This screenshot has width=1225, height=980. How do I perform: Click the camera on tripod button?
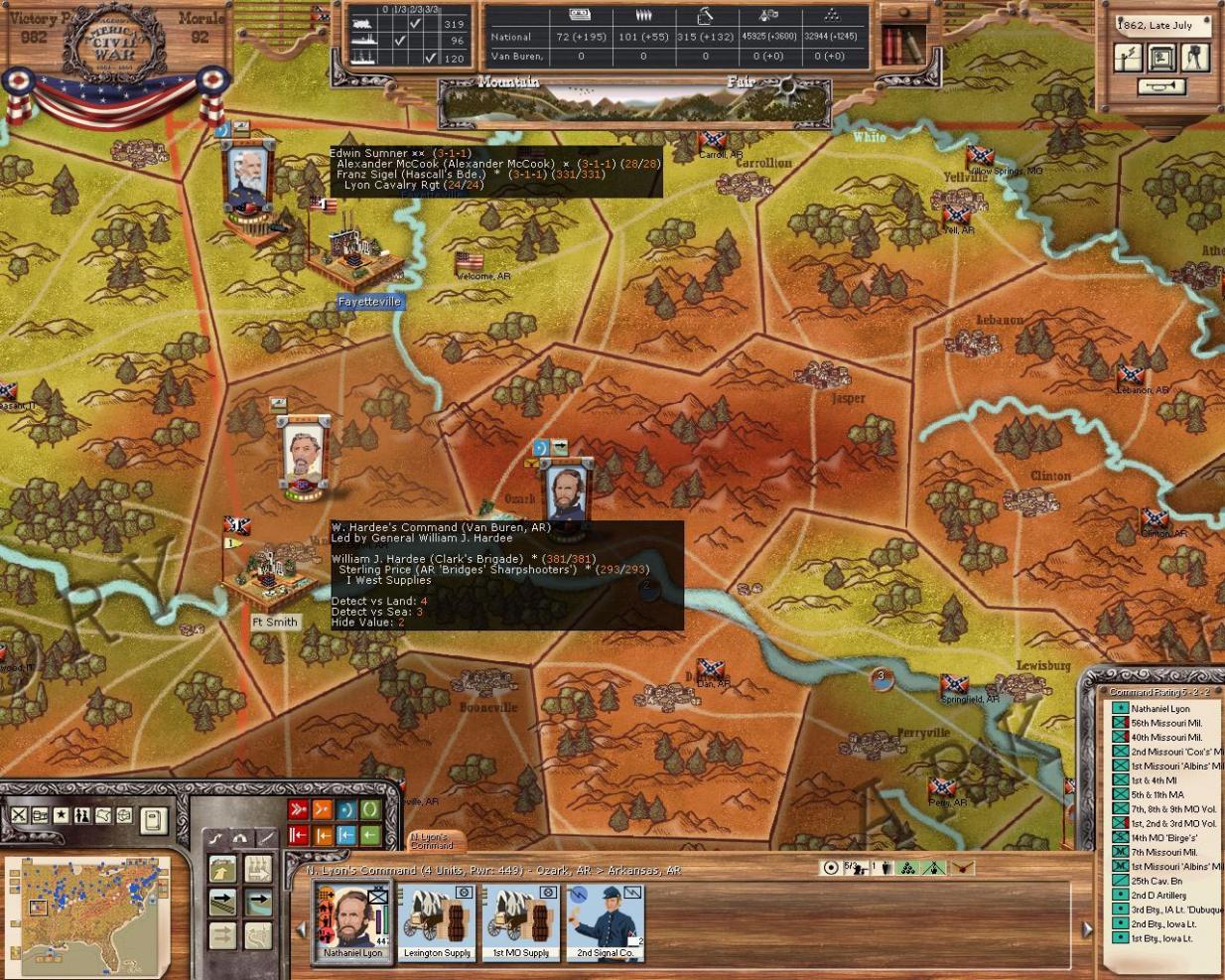pos(1195,57)
